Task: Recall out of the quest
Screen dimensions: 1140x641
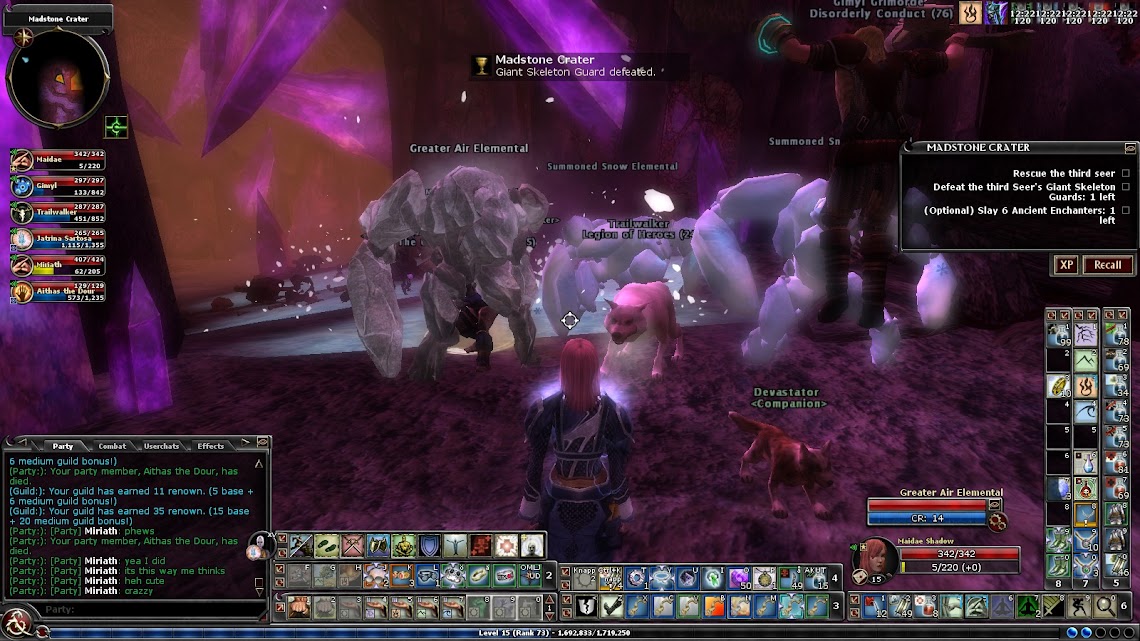Action: 1107,265
